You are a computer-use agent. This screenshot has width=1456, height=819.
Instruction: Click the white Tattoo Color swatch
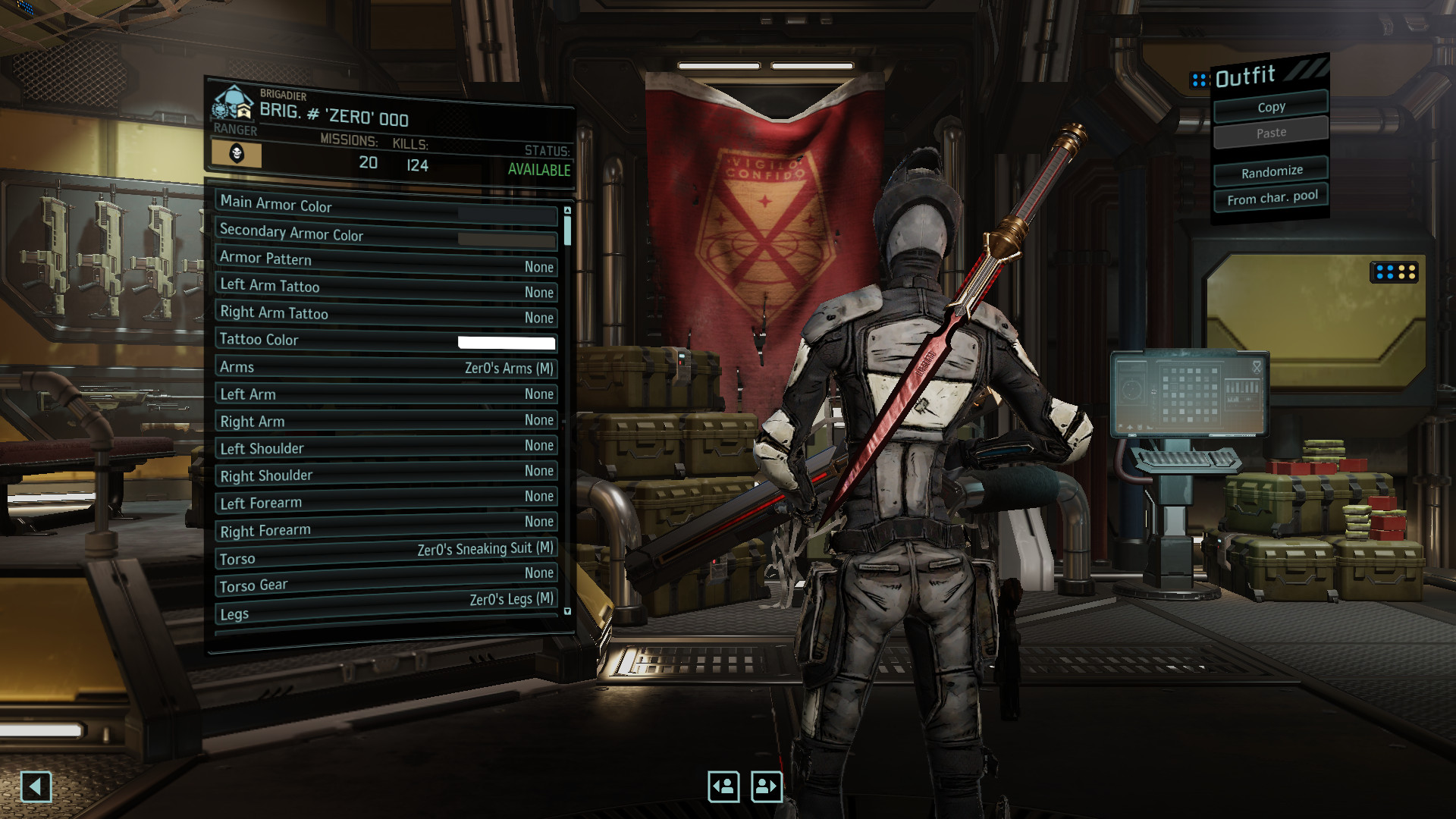pos(506,343)
